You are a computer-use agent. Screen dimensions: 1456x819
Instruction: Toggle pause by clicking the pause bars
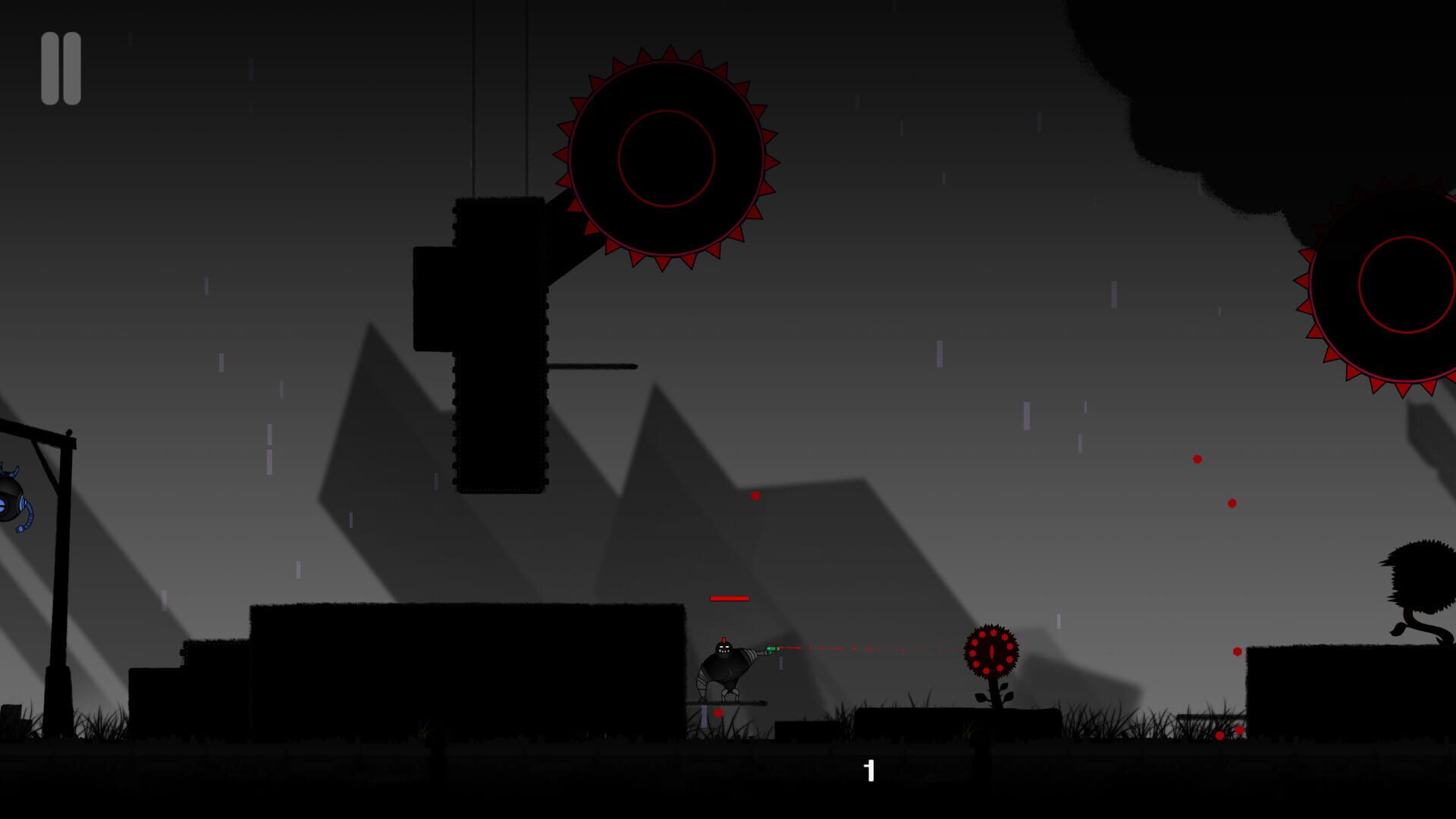(x=61, y=68)
